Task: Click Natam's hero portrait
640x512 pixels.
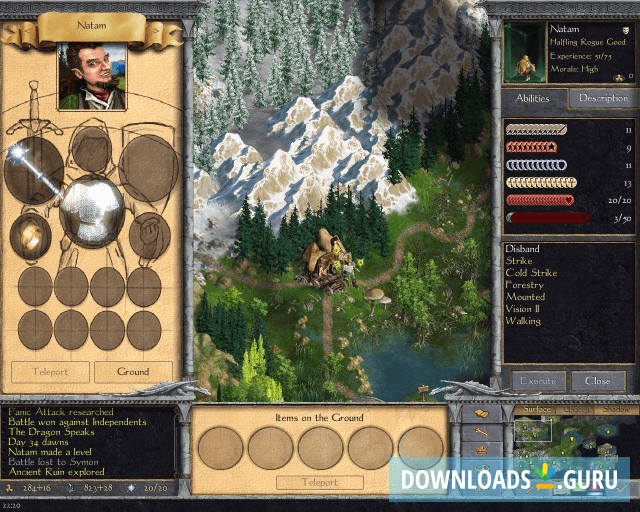Action: [x=92, y=76]
